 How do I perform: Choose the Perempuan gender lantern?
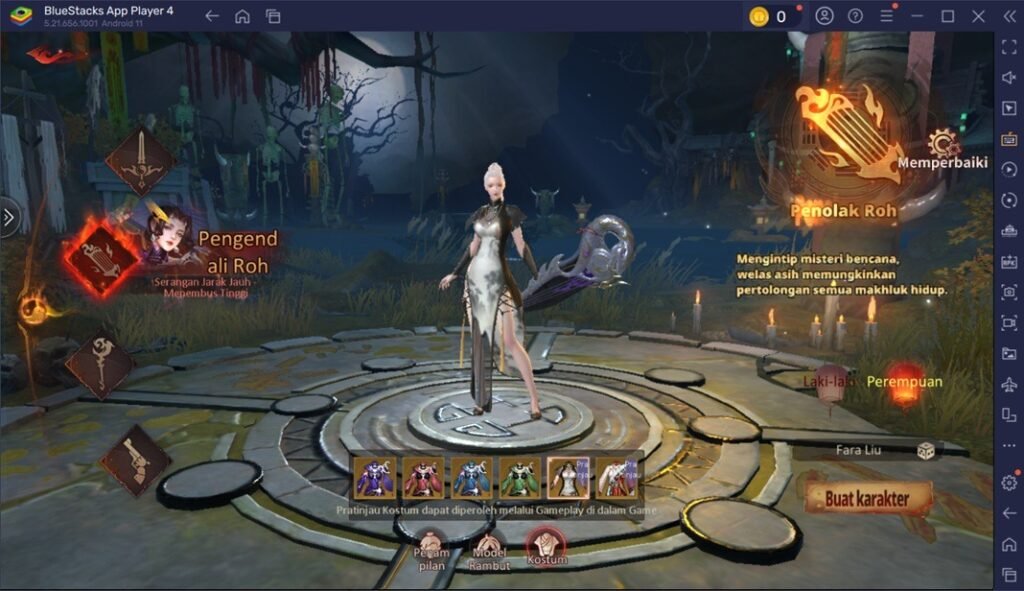[905, 382]
